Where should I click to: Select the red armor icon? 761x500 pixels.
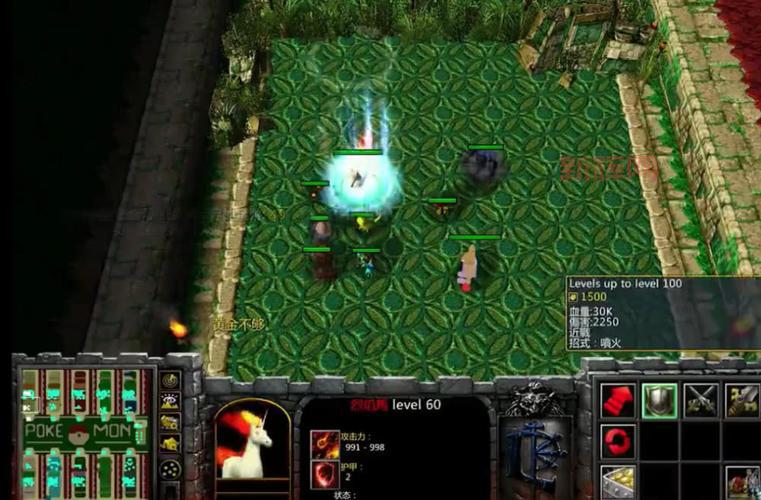(x=325, y=475)
